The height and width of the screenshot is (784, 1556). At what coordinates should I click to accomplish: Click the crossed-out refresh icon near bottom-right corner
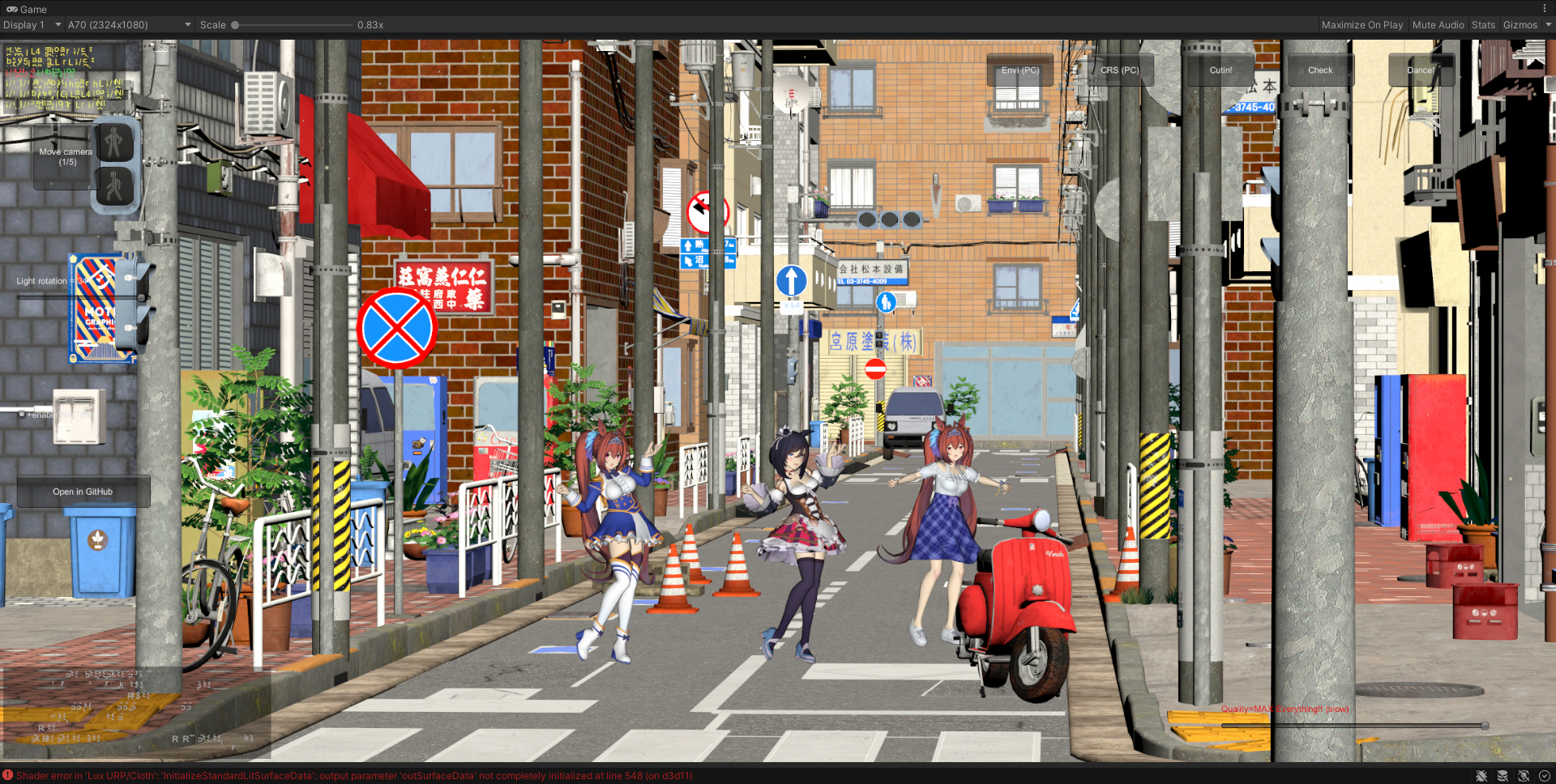[x=1524, y=775]
